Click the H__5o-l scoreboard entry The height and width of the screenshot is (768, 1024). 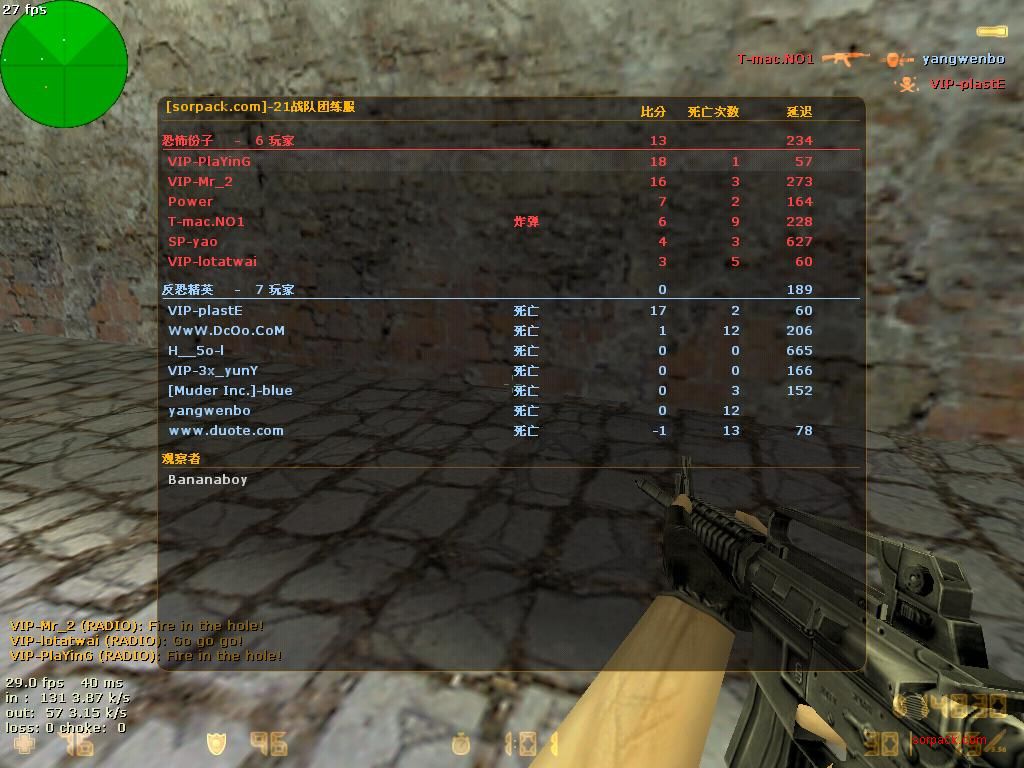[x=196, y=350]
